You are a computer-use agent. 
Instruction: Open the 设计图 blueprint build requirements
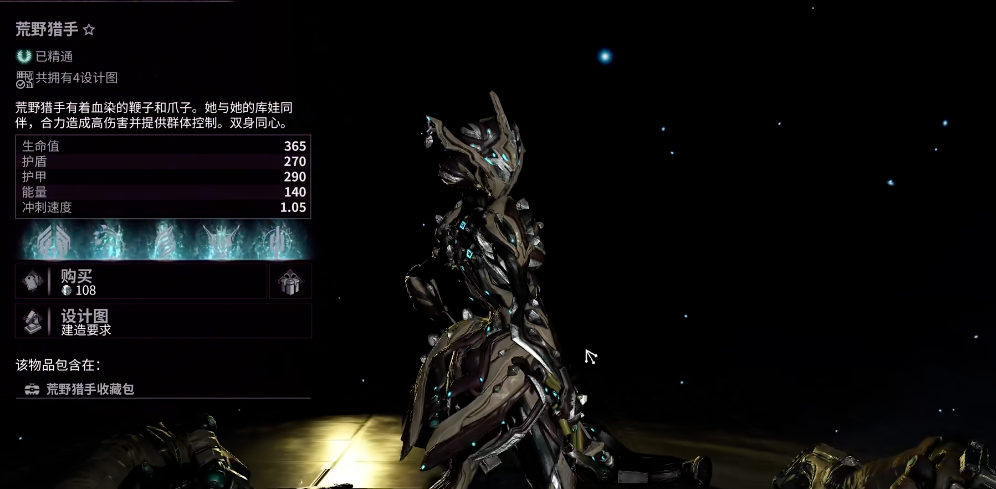(x=163, y=321)
